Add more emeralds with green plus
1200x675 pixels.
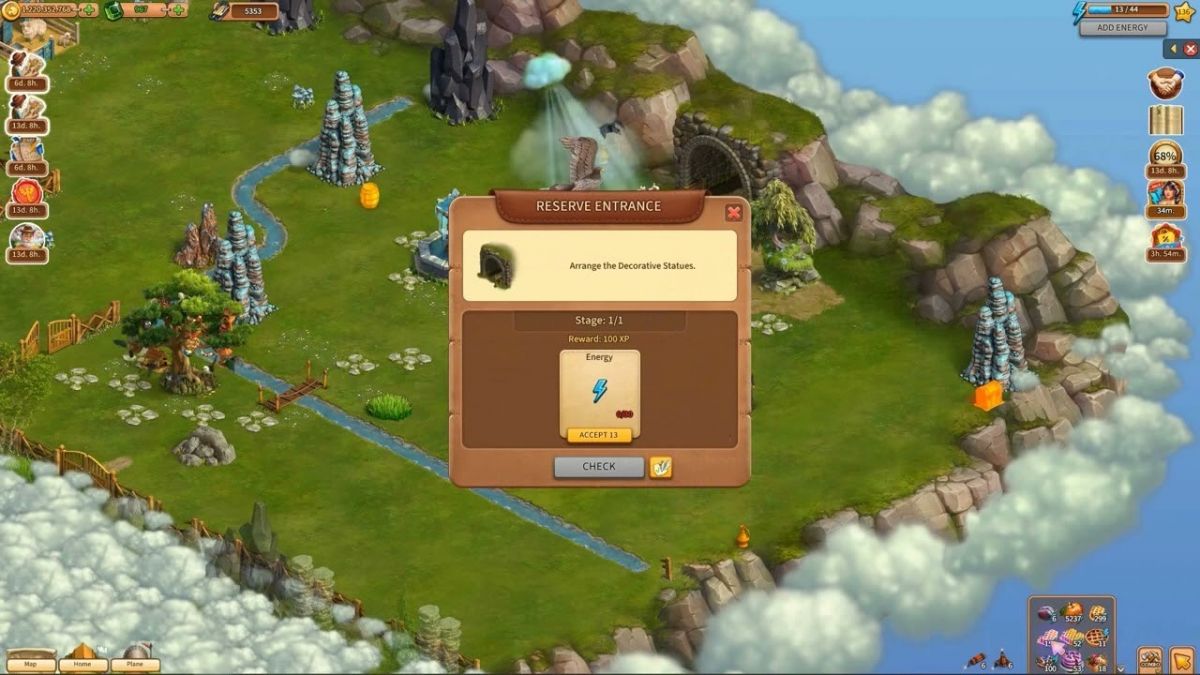[x=178, y=10]
